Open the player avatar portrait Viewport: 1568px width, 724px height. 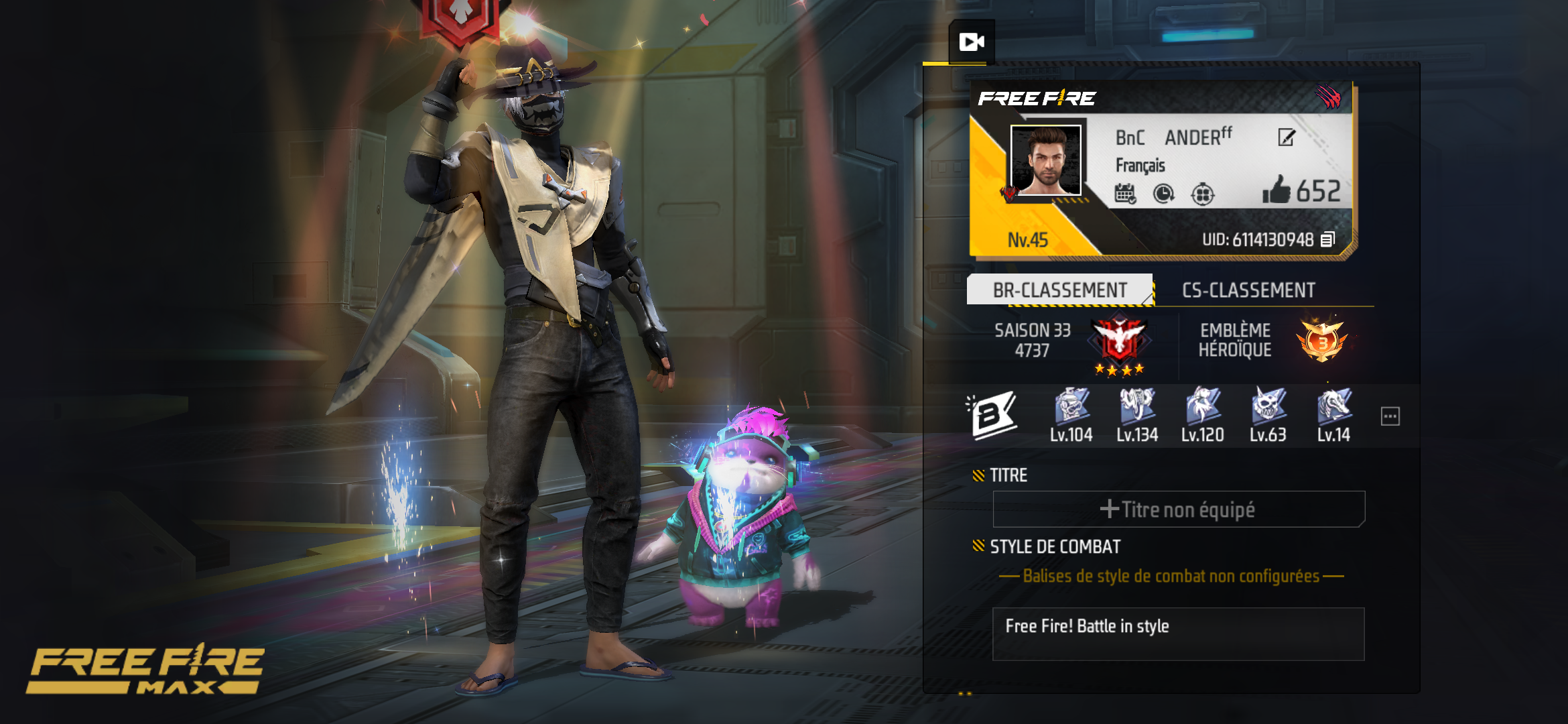pos(1045,160)
